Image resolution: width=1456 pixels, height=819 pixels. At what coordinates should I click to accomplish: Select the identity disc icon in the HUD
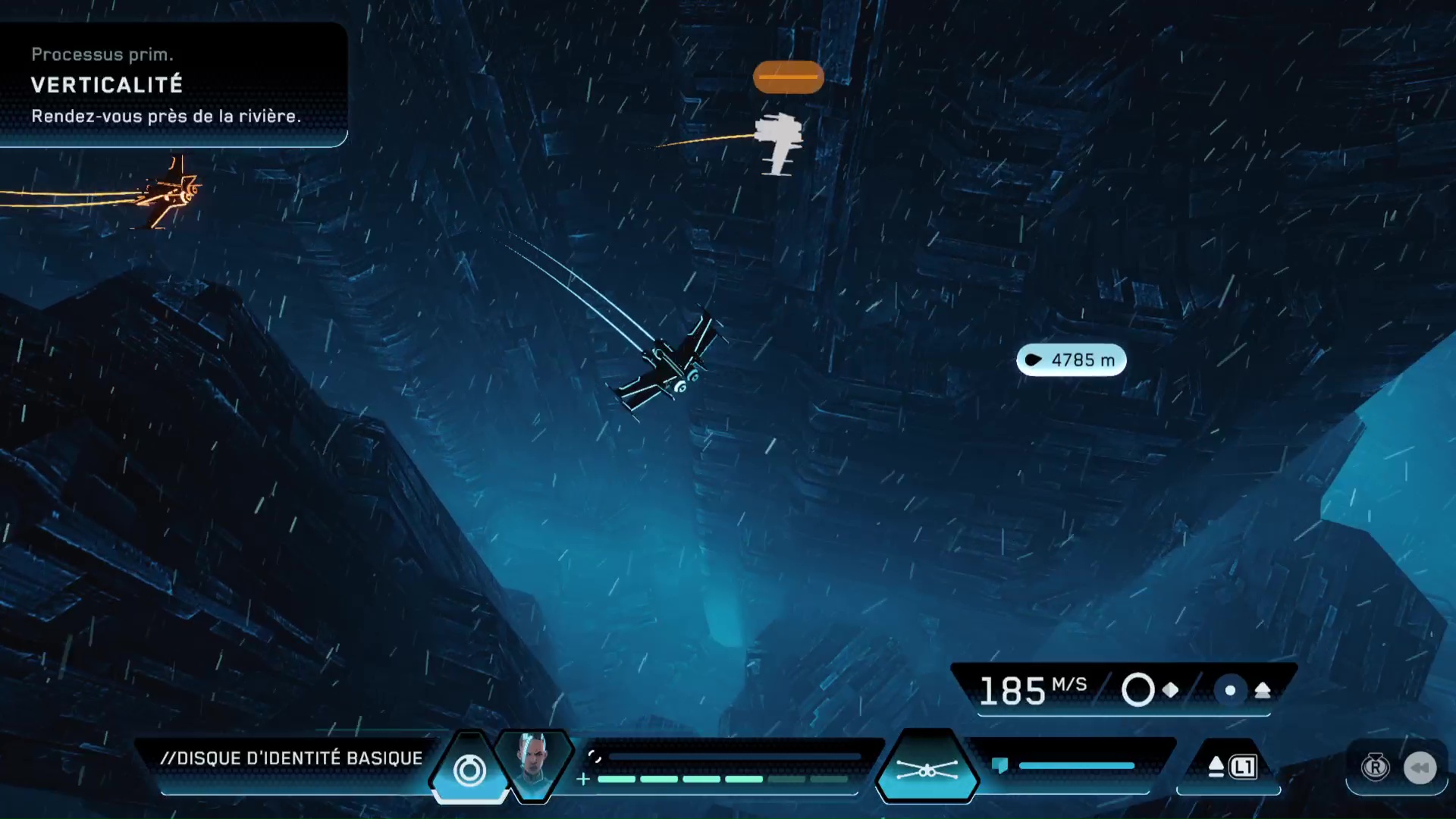pyautogui.click(x=471, y=769)
